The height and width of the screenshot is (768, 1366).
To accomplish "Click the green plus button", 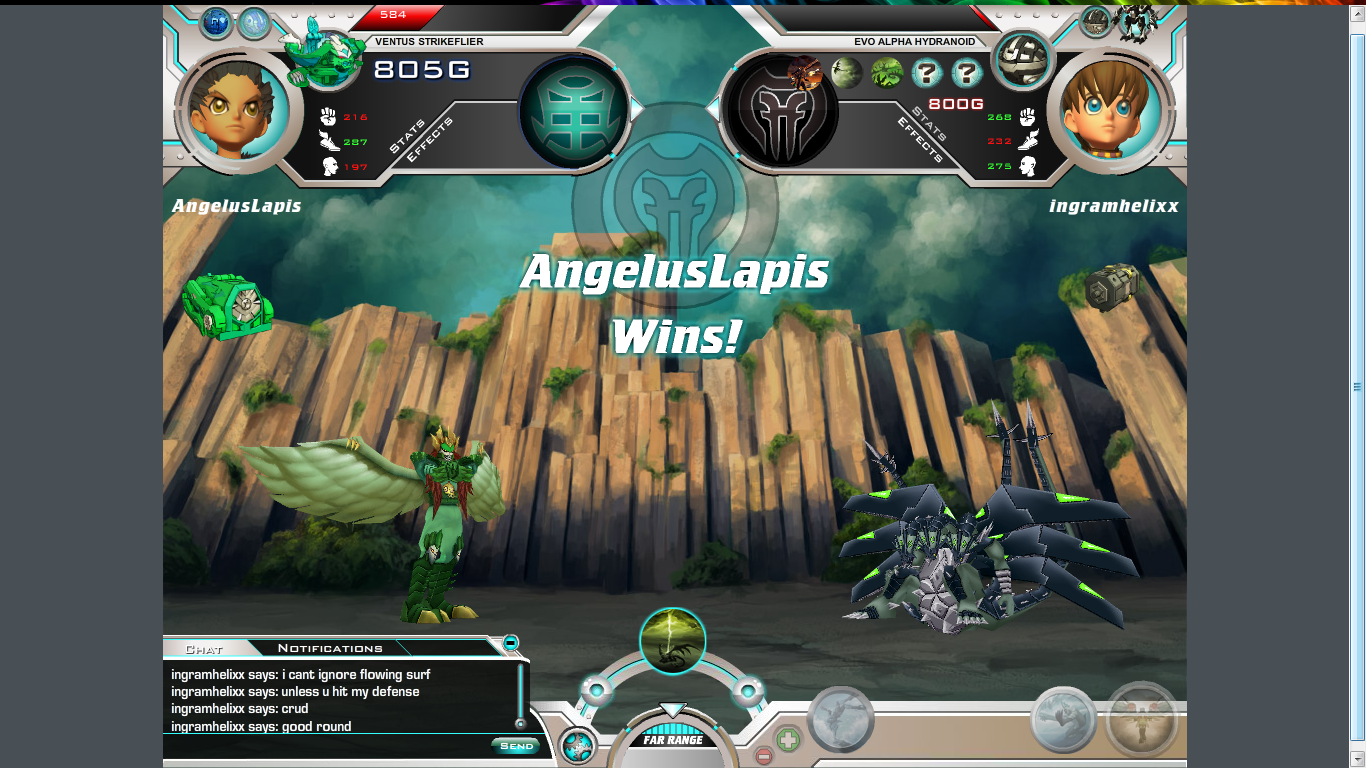I will pos(788,740).
